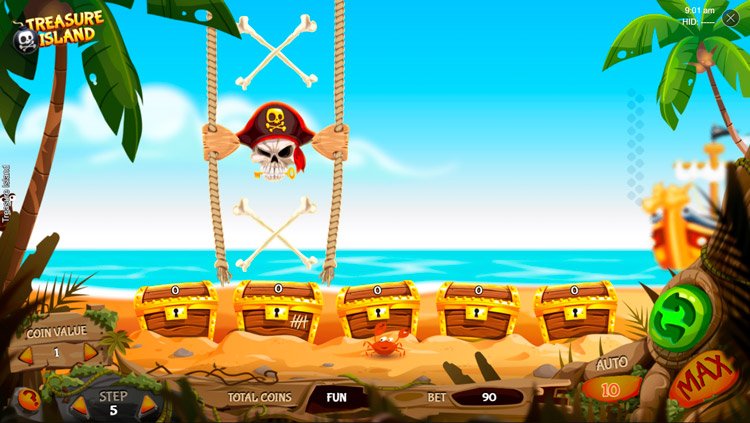Increase Coin Value with right arrow
The image size is (750, 423).
pyautogui.click(x=90, y=353)
